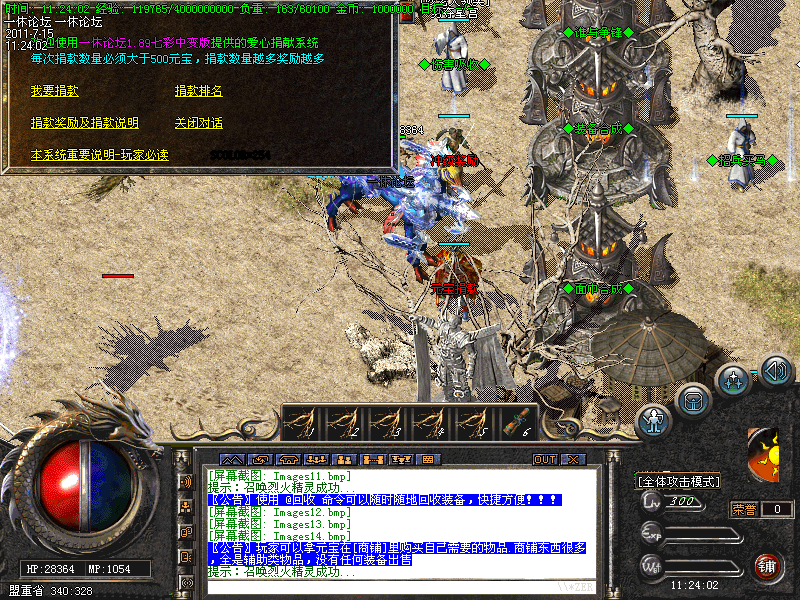Open the bag inventory round button
Image resolution: width=800 pixels, height=600 pixels.
point(693,400)
